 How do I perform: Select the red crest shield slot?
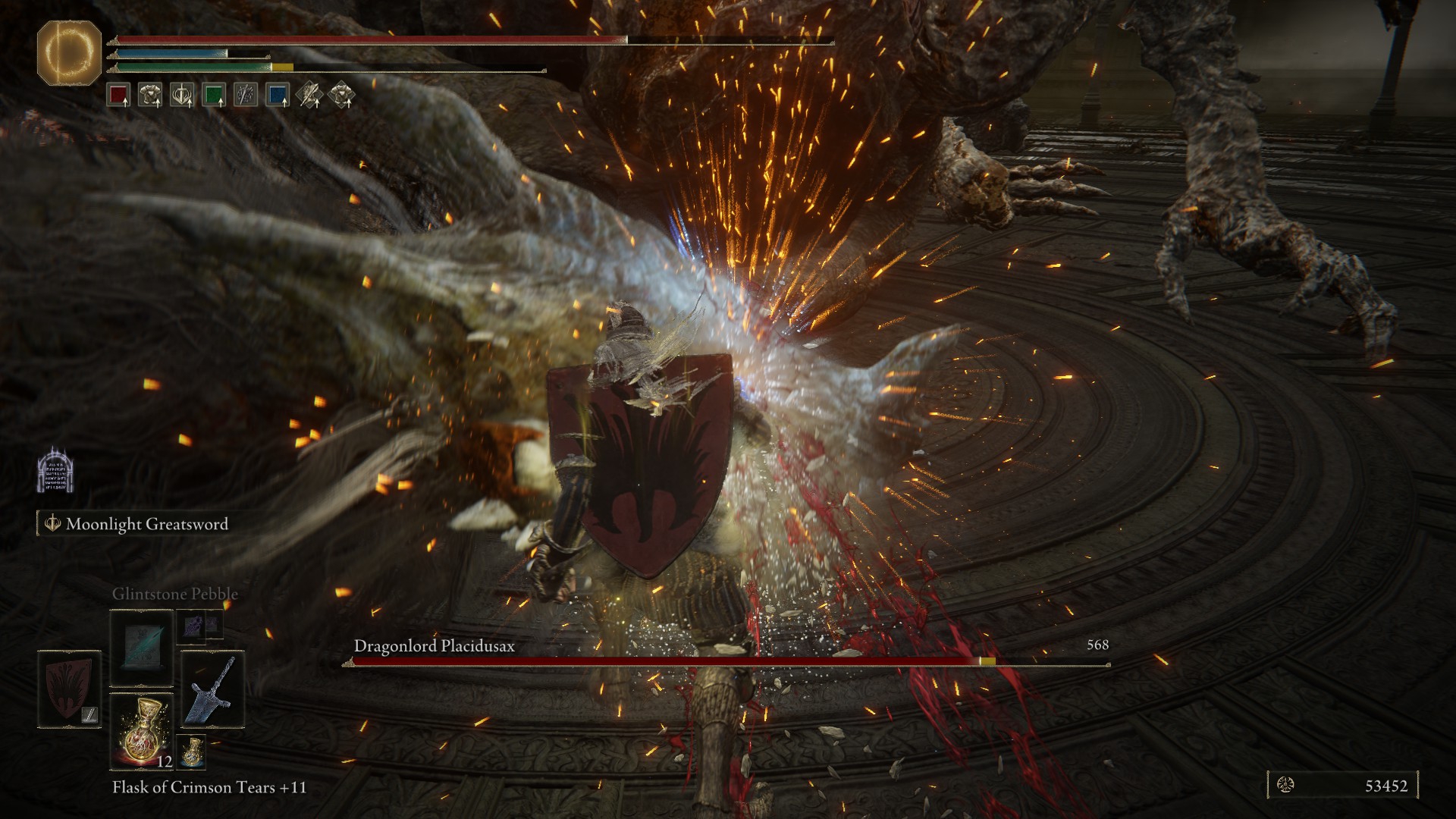(69, 689)
